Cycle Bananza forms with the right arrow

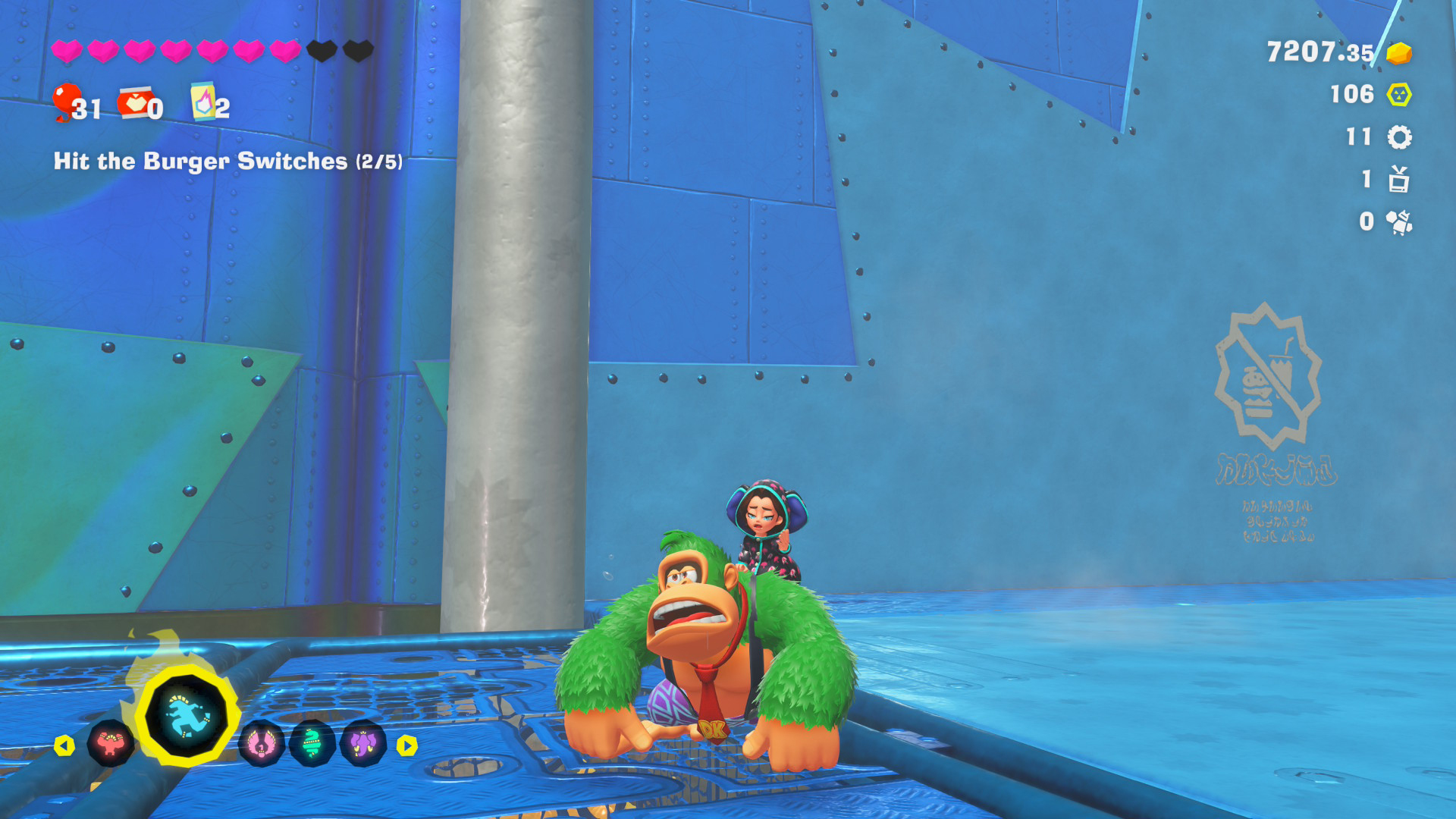click(x=407, y=746)
